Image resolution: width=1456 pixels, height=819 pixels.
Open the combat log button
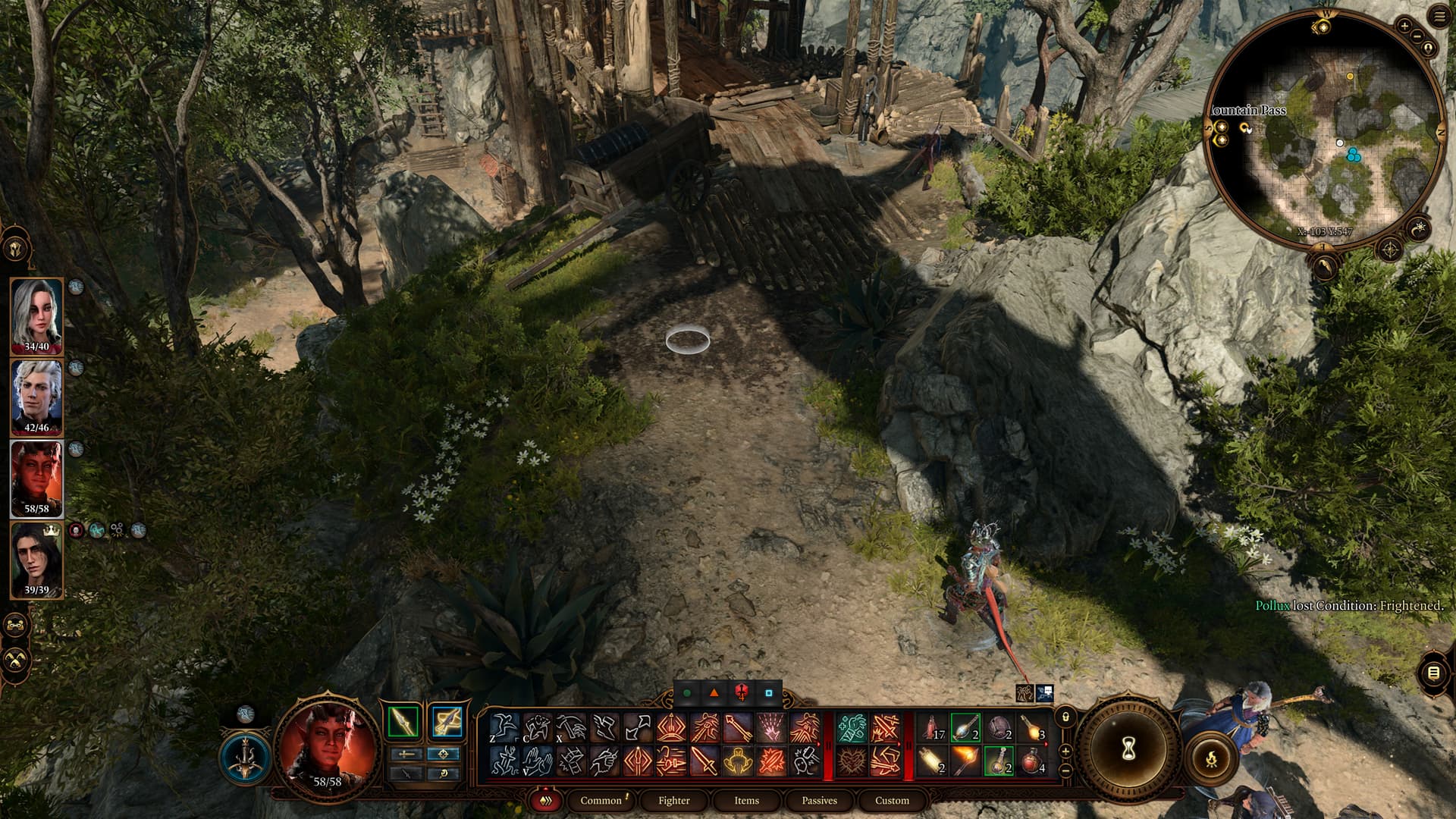point(1432,673)
